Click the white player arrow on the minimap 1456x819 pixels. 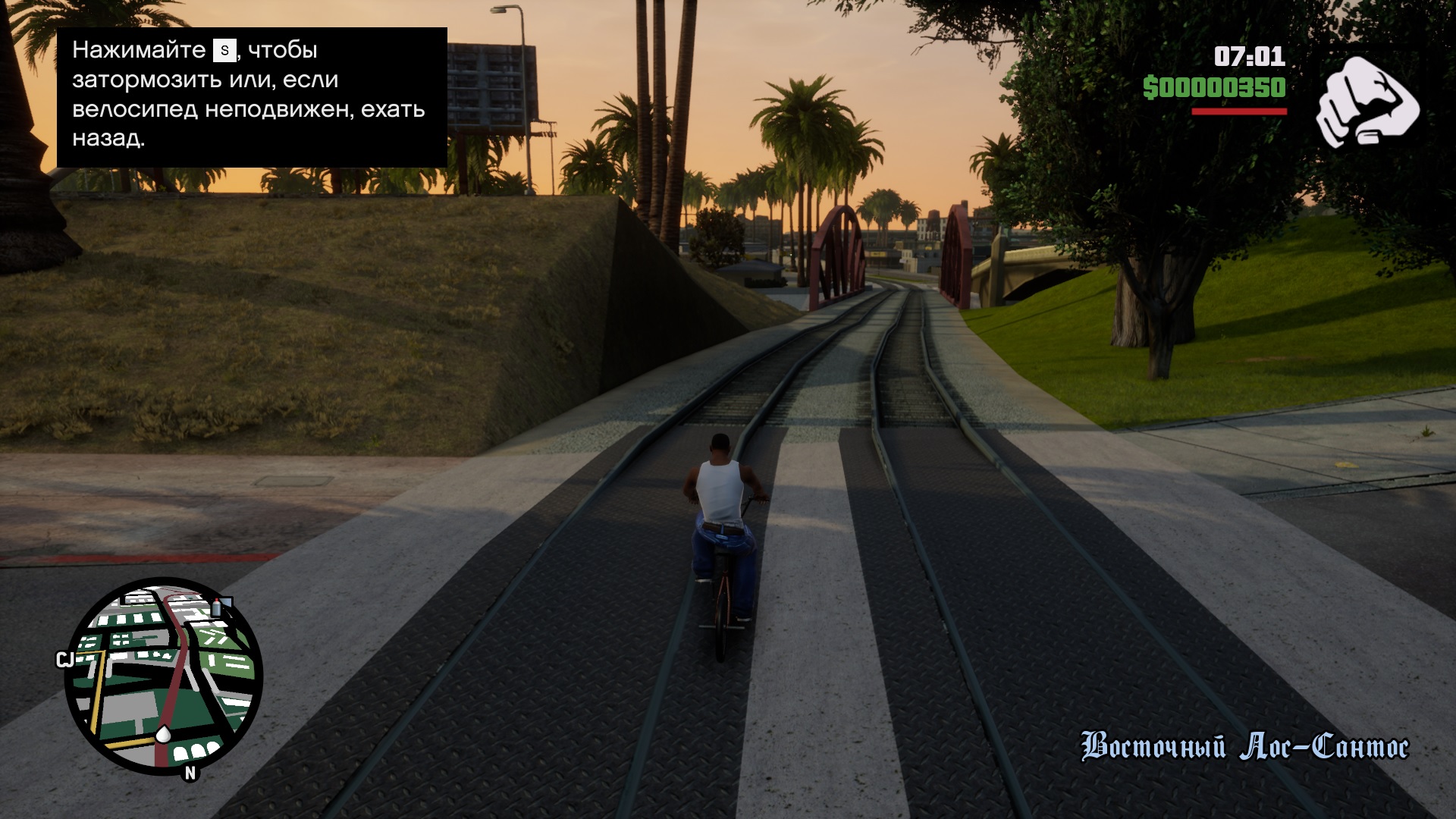pos(163,733)
